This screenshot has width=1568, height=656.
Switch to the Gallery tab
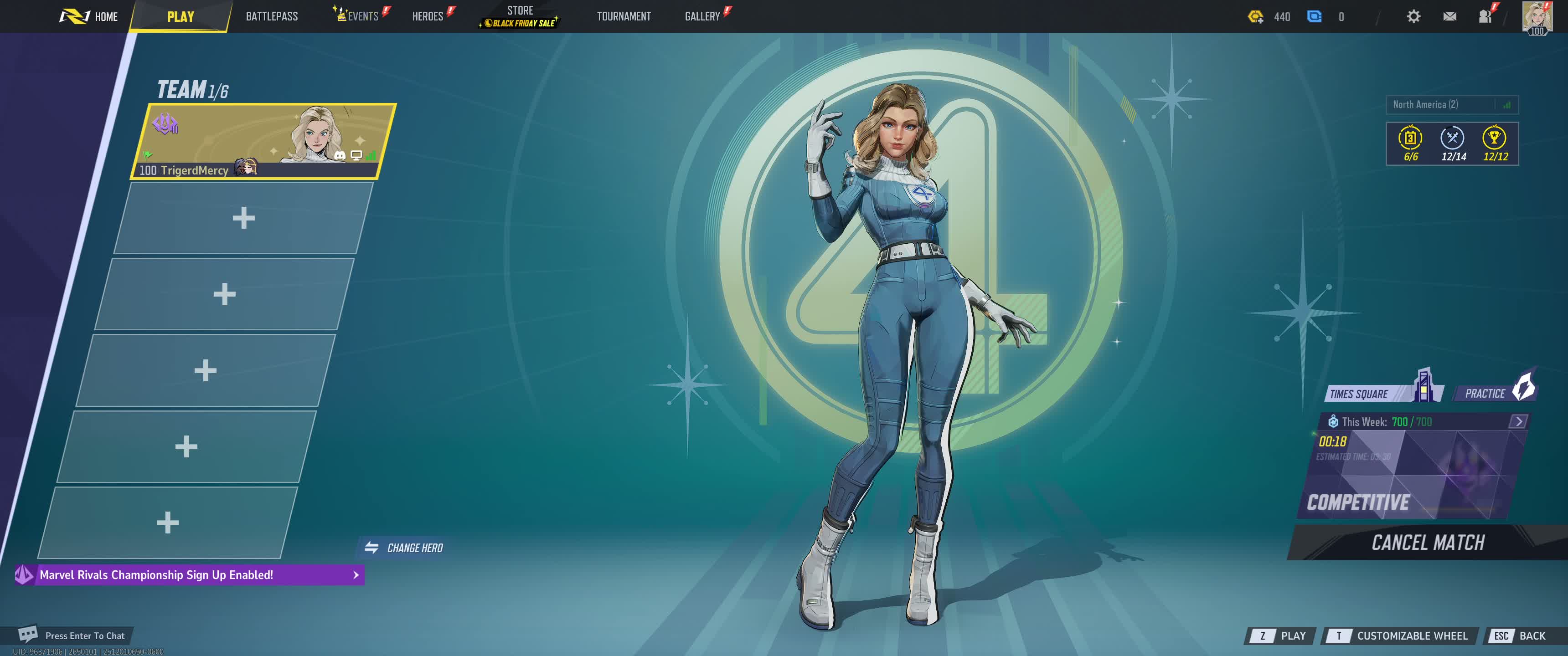tap(702, 16)
